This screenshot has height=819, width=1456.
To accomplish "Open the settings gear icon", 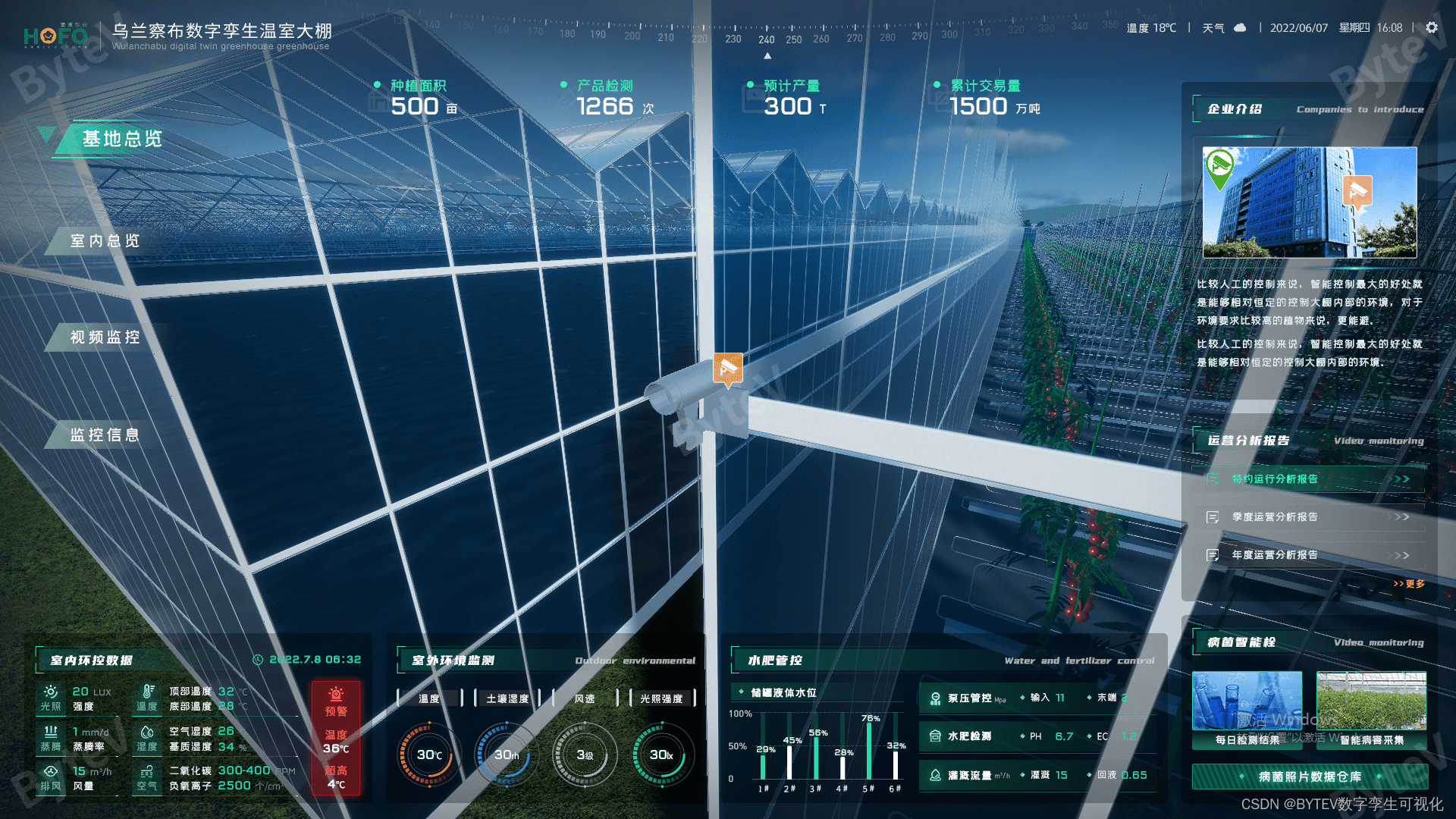I will (1432, 27).
